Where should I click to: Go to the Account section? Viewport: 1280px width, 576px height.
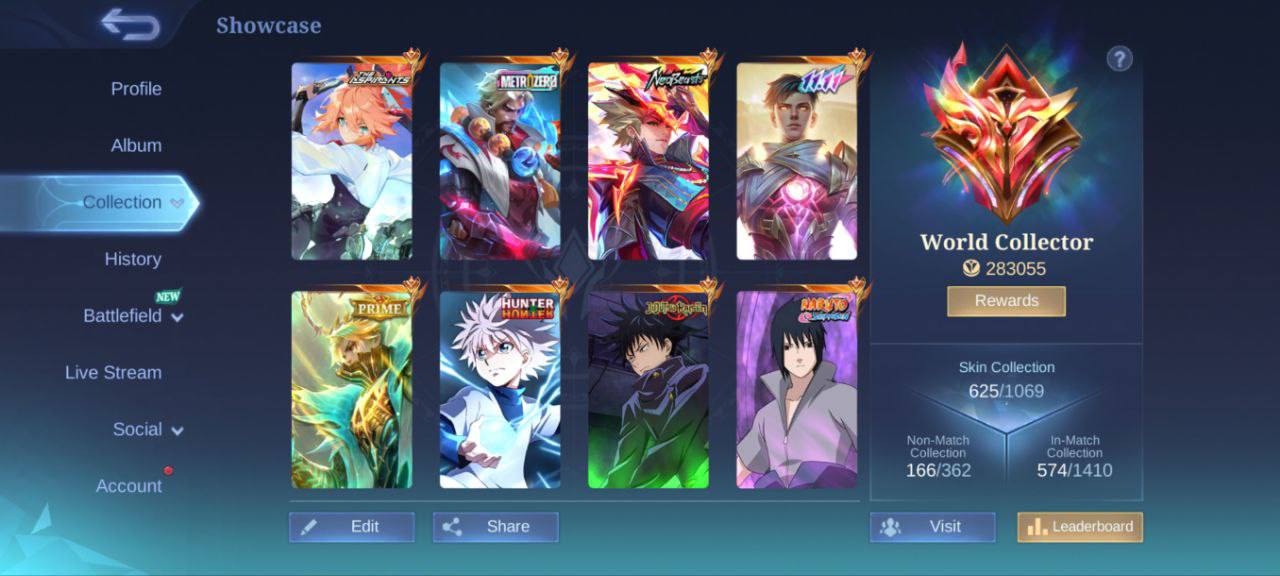[x=129, y=487]
